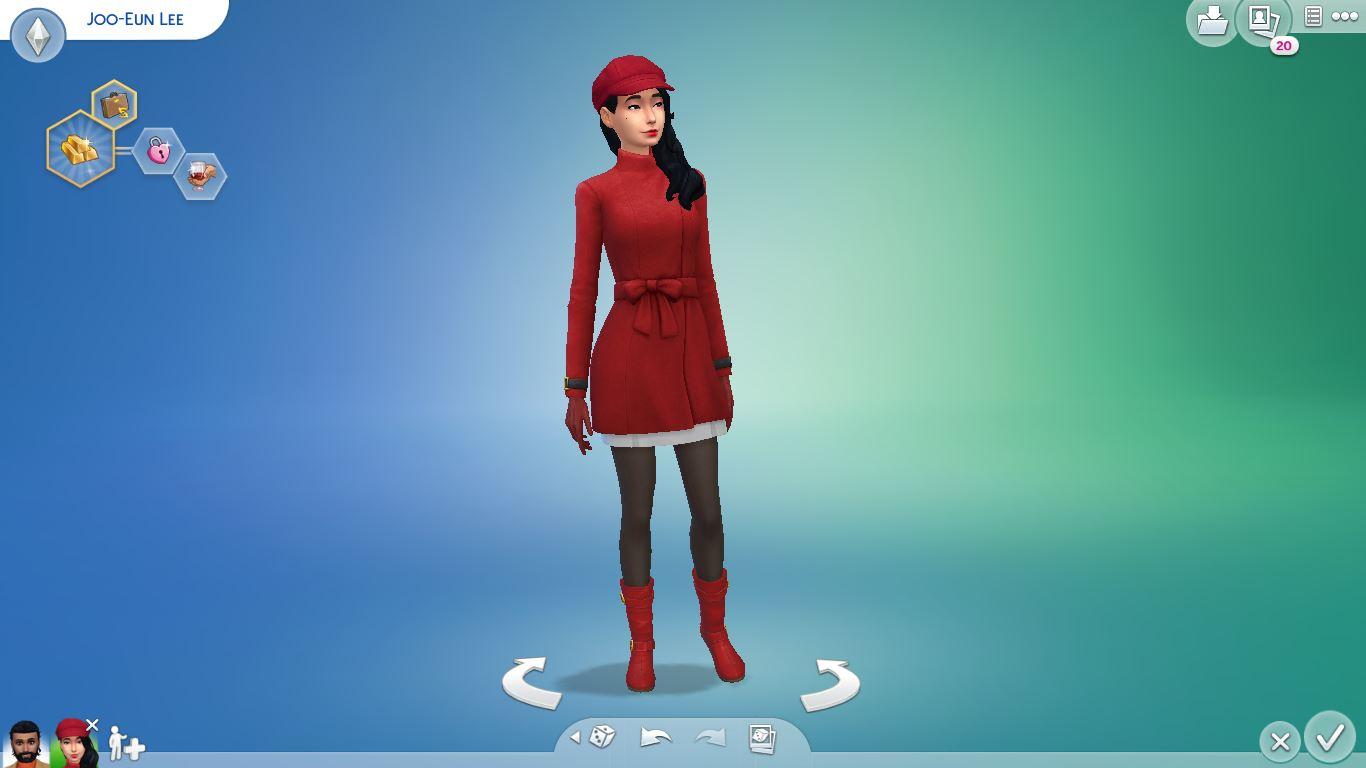This screenshot has width=1366, height=768.
Task: Open the Gallery with the 20 badge
Action: [x=1262, y=20]
